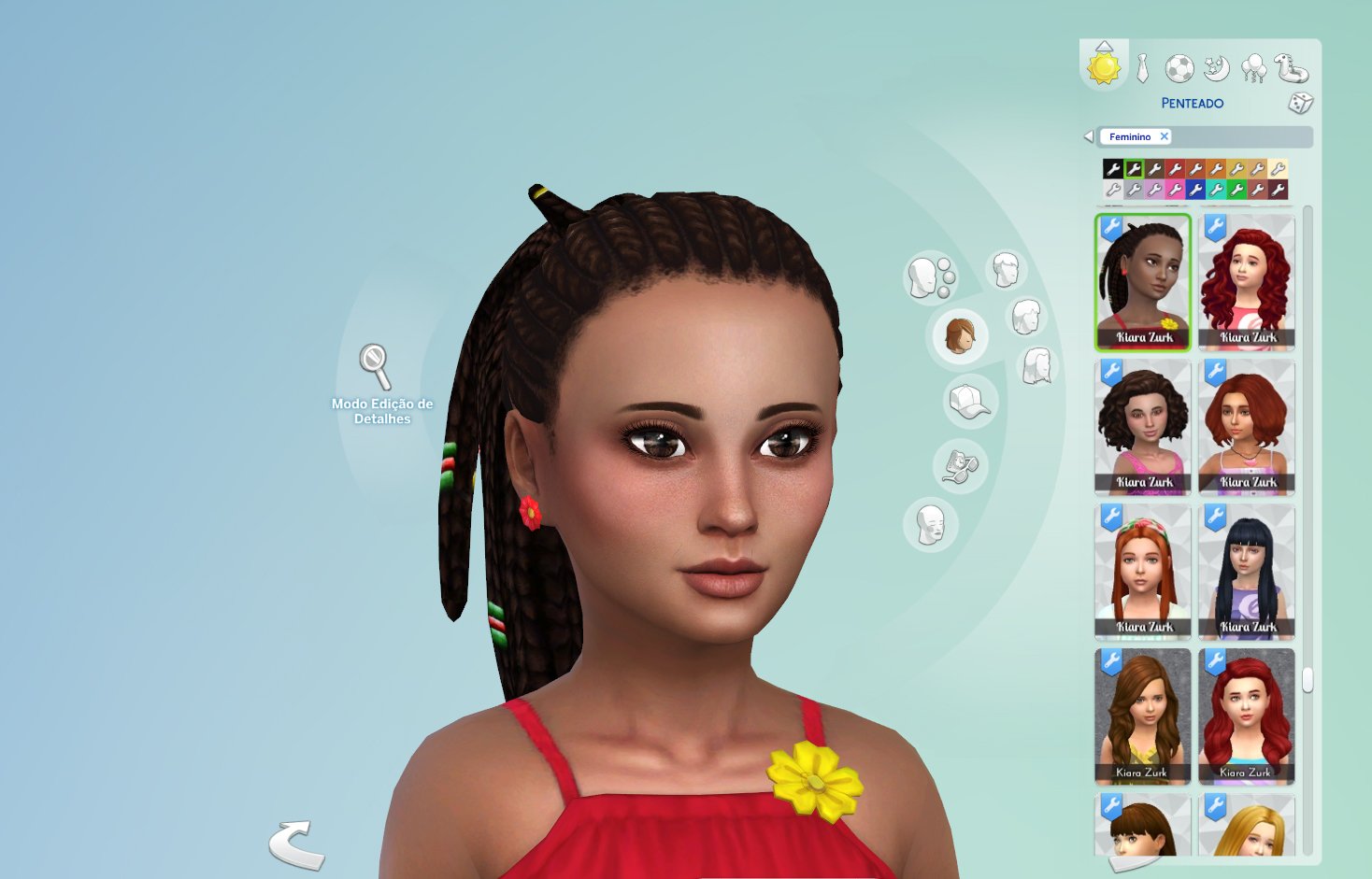Screen dimensions: 1372x879
Task: Select the blue hair color swatch
Action: [x=1195, y=190]
